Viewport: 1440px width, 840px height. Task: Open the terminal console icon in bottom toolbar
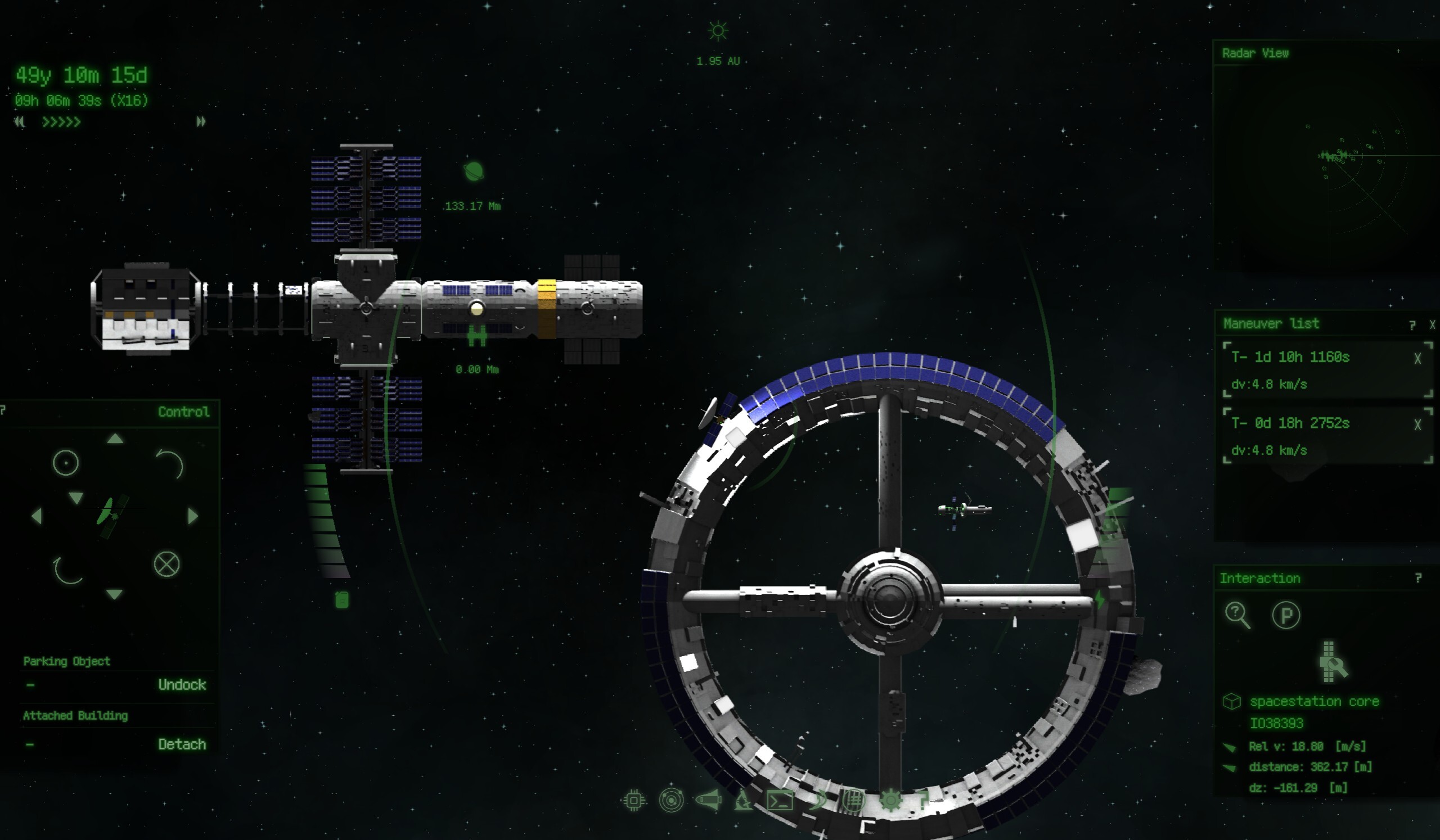pos(780,801)
